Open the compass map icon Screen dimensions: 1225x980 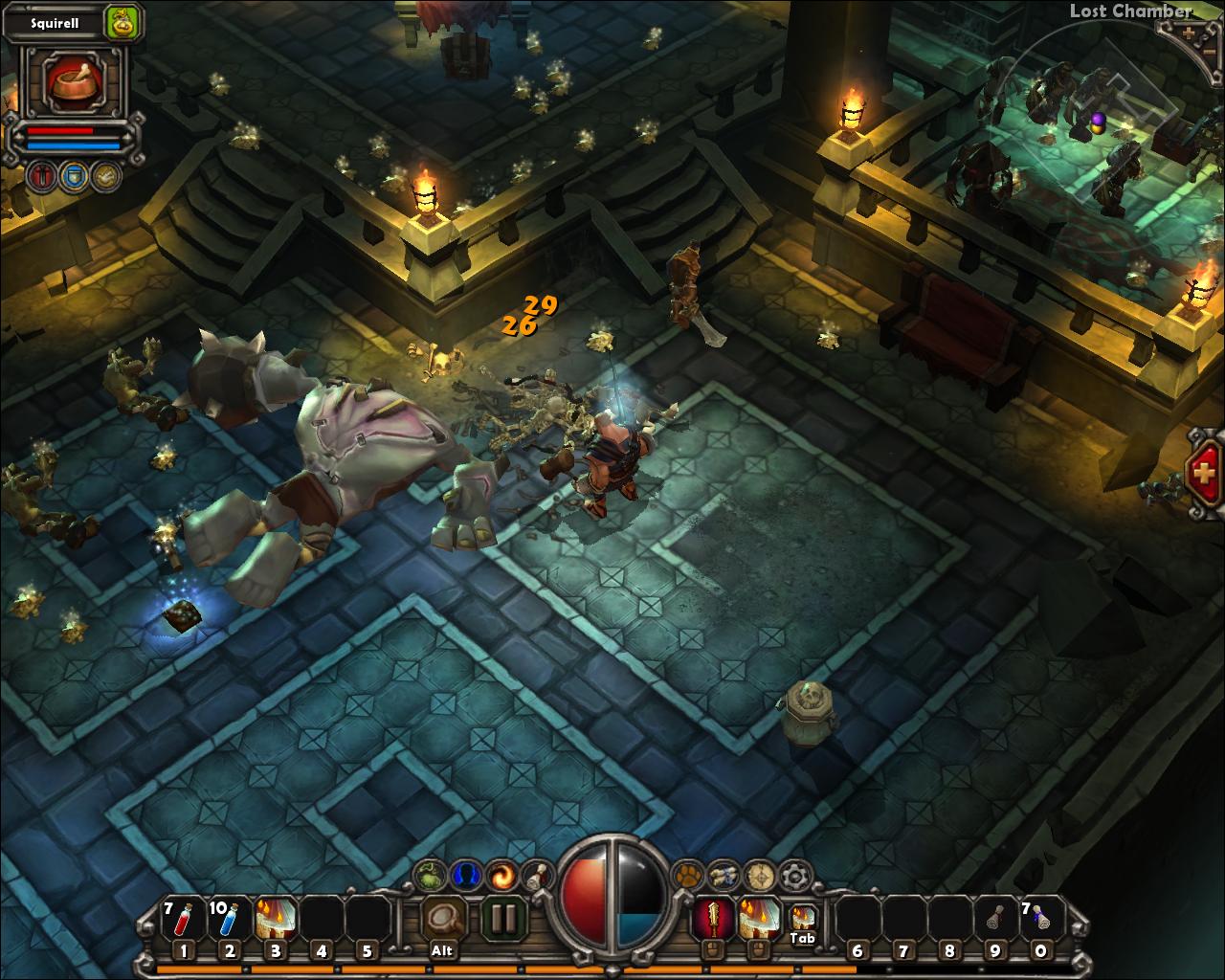[x=759, y=875]
